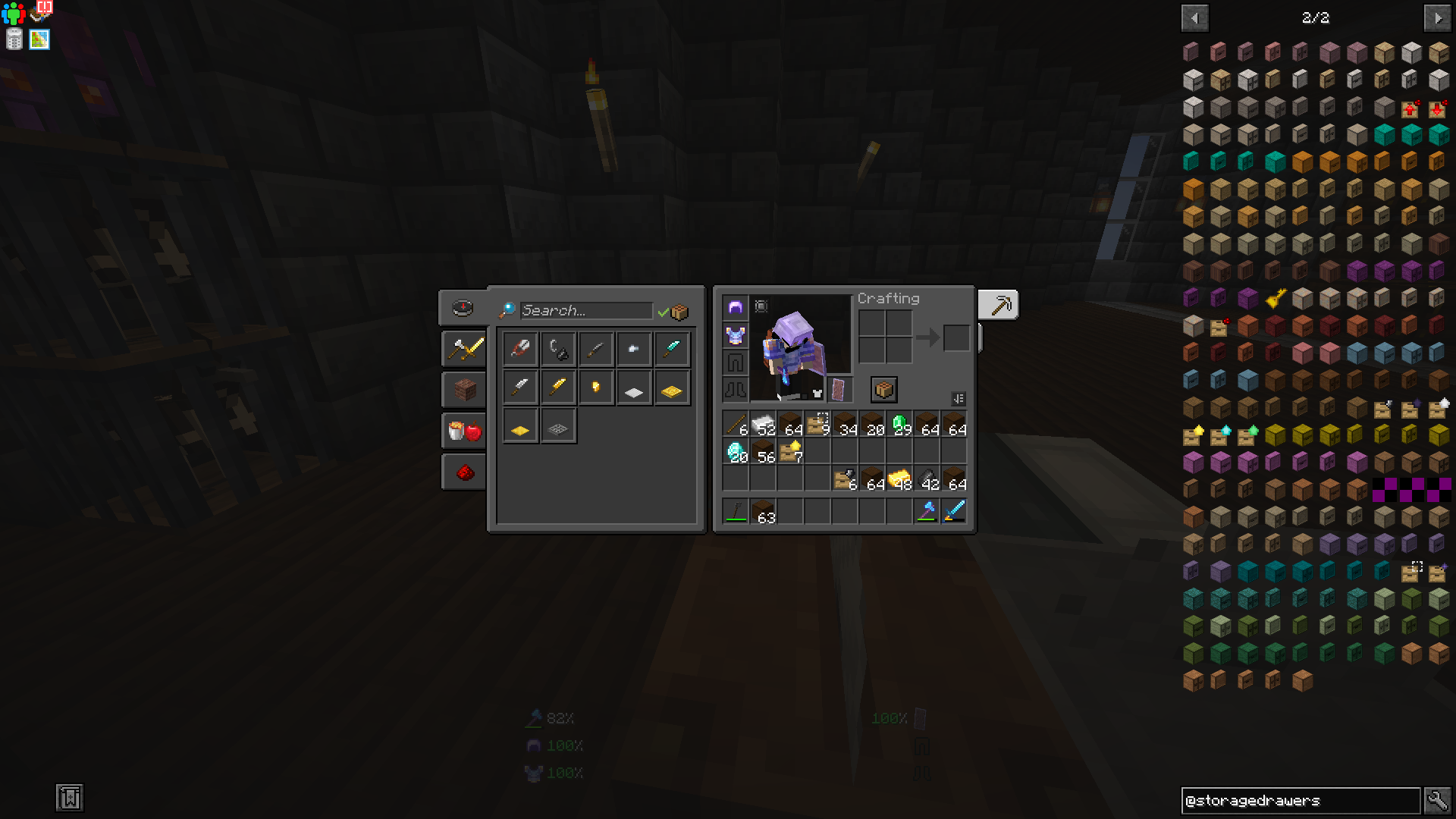Screen dimensions: 1456x819
Task: Open the Building Blocks category tab
Action: coord(463,389)
